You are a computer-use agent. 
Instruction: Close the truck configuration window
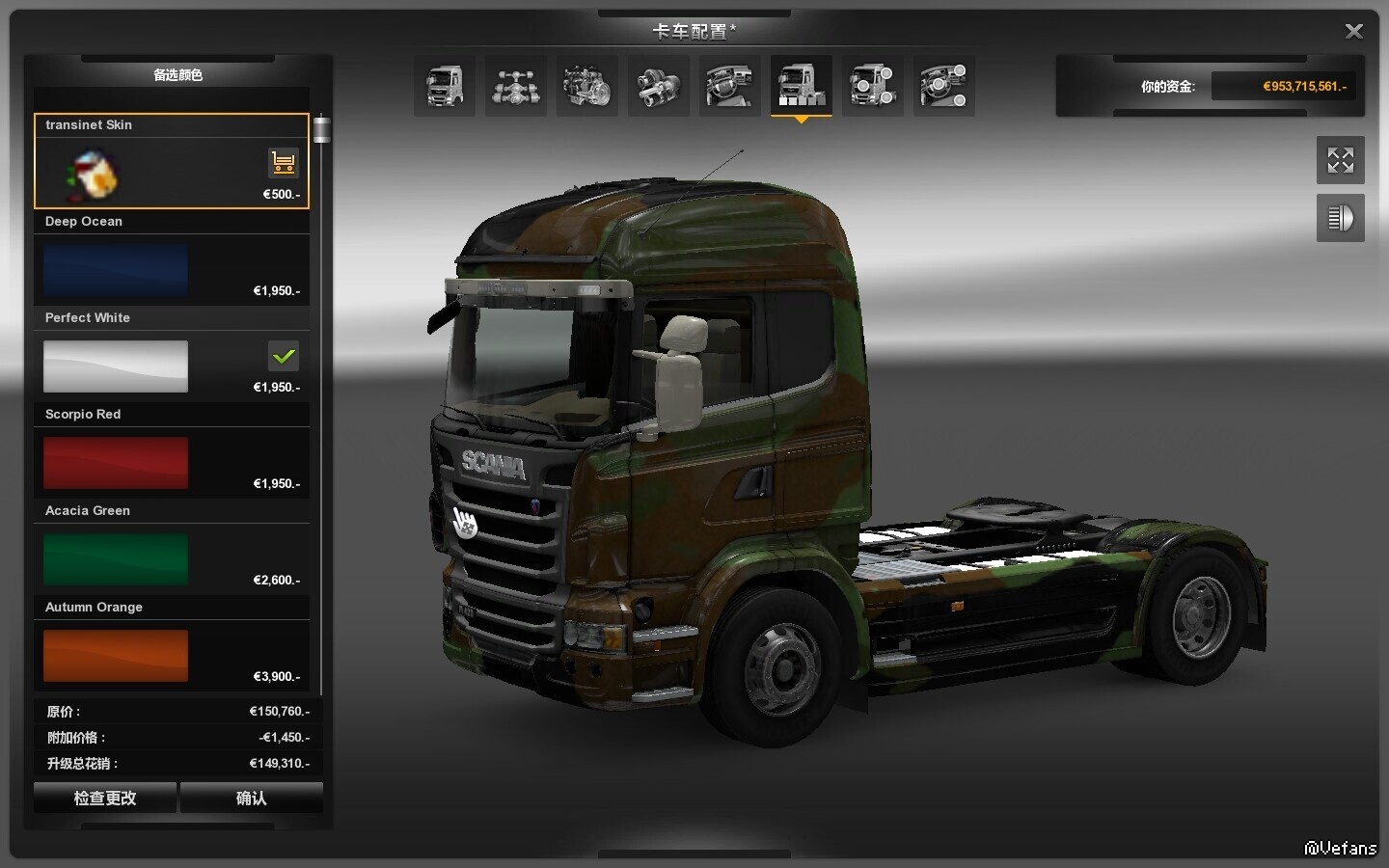click(x=1353, y=32)
